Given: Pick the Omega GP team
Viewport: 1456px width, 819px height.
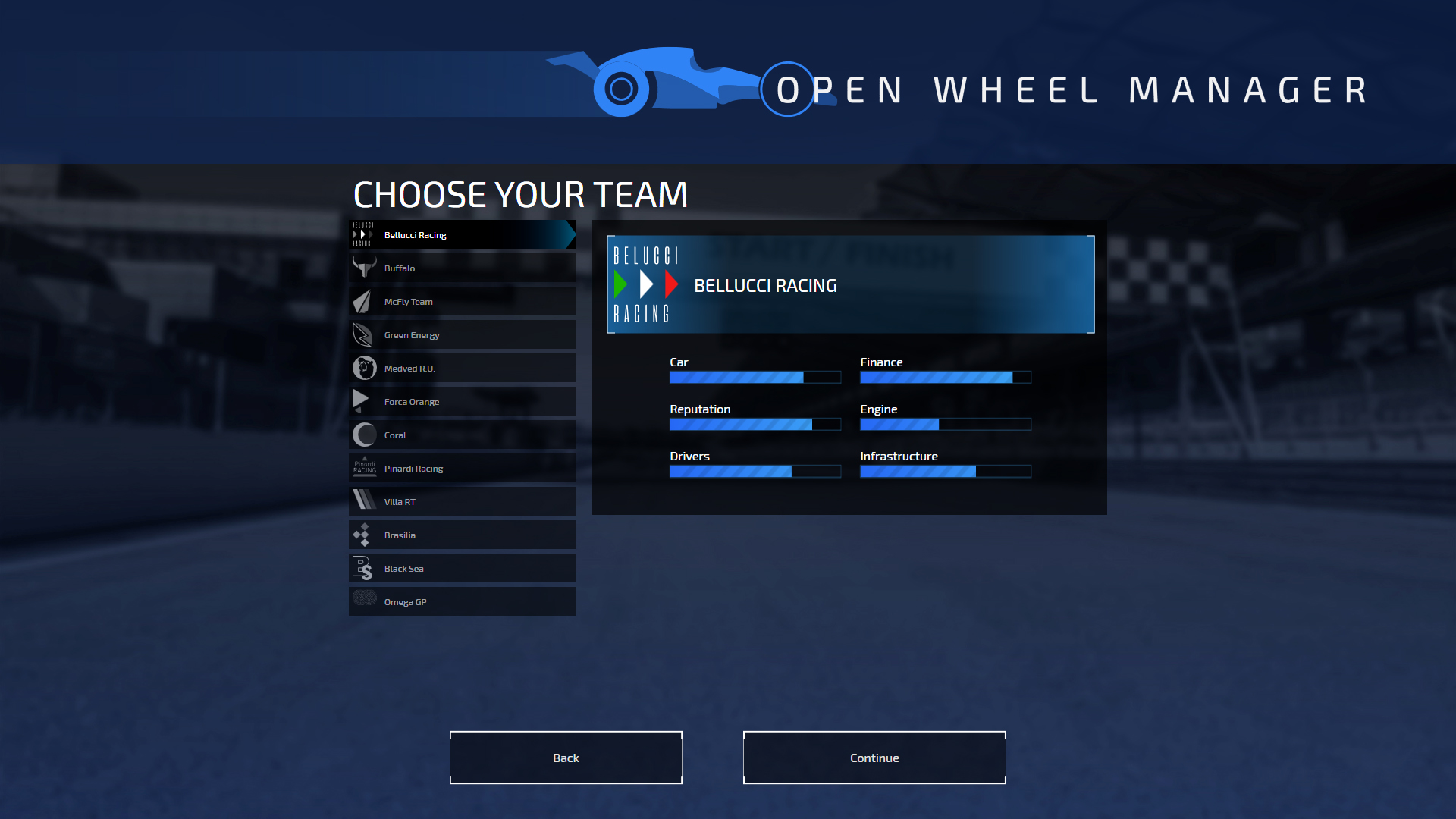Looking at the screenshot, I should [x=462, y=602].
